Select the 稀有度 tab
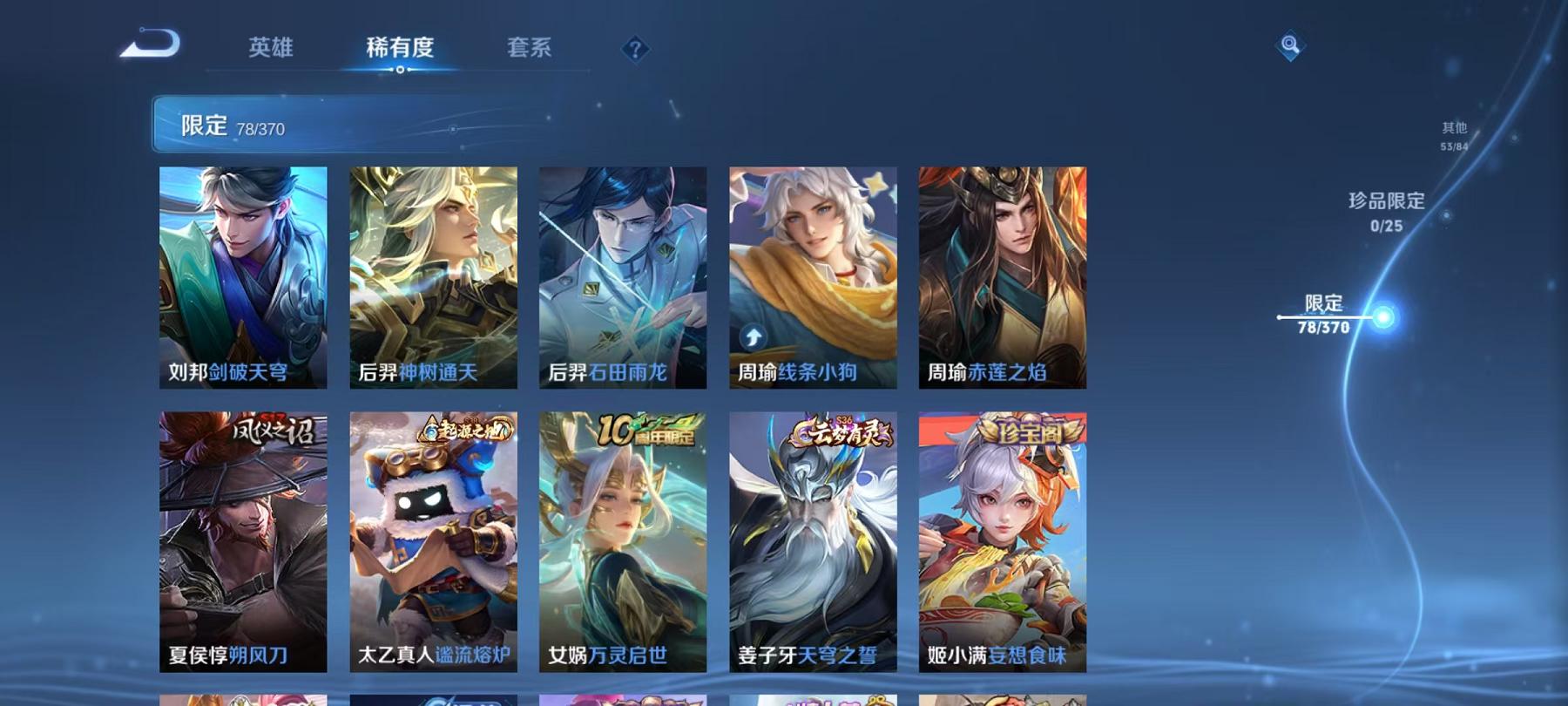 point(401,50)
